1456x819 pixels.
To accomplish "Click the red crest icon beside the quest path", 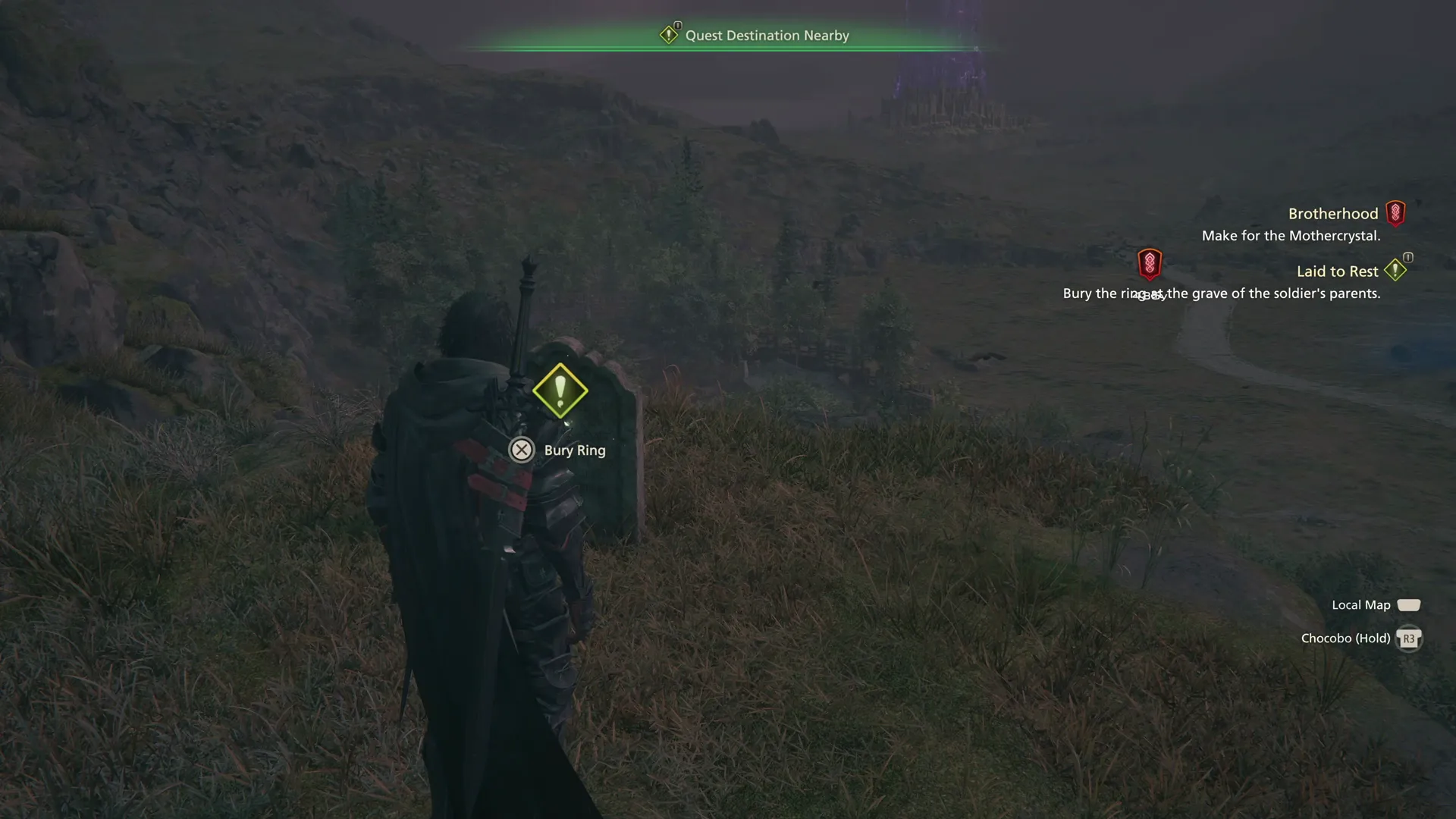I will [x=1150, y=265].
